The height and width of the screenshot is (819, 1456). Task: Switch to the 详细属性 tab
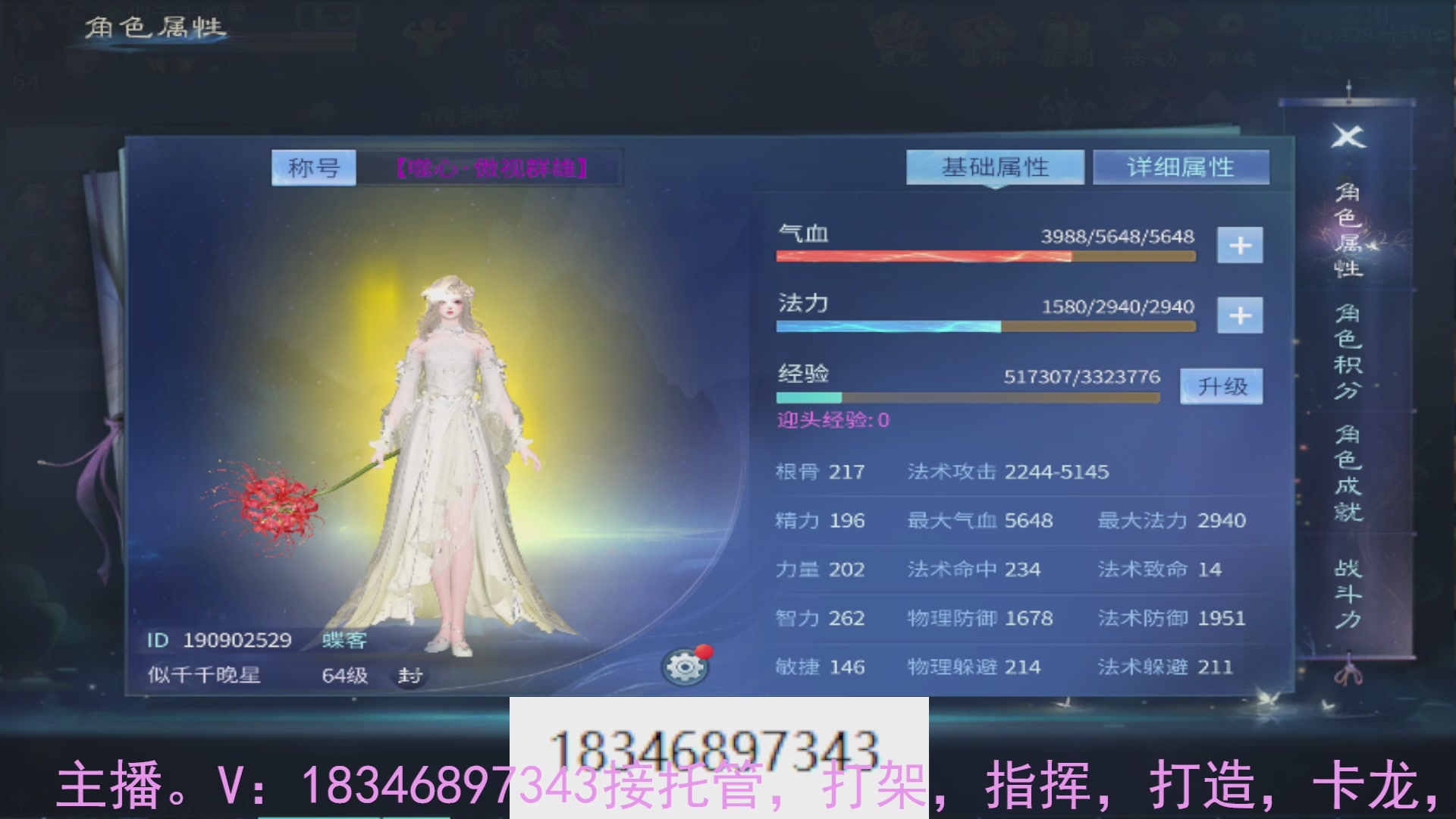[x=1180, y=168]
